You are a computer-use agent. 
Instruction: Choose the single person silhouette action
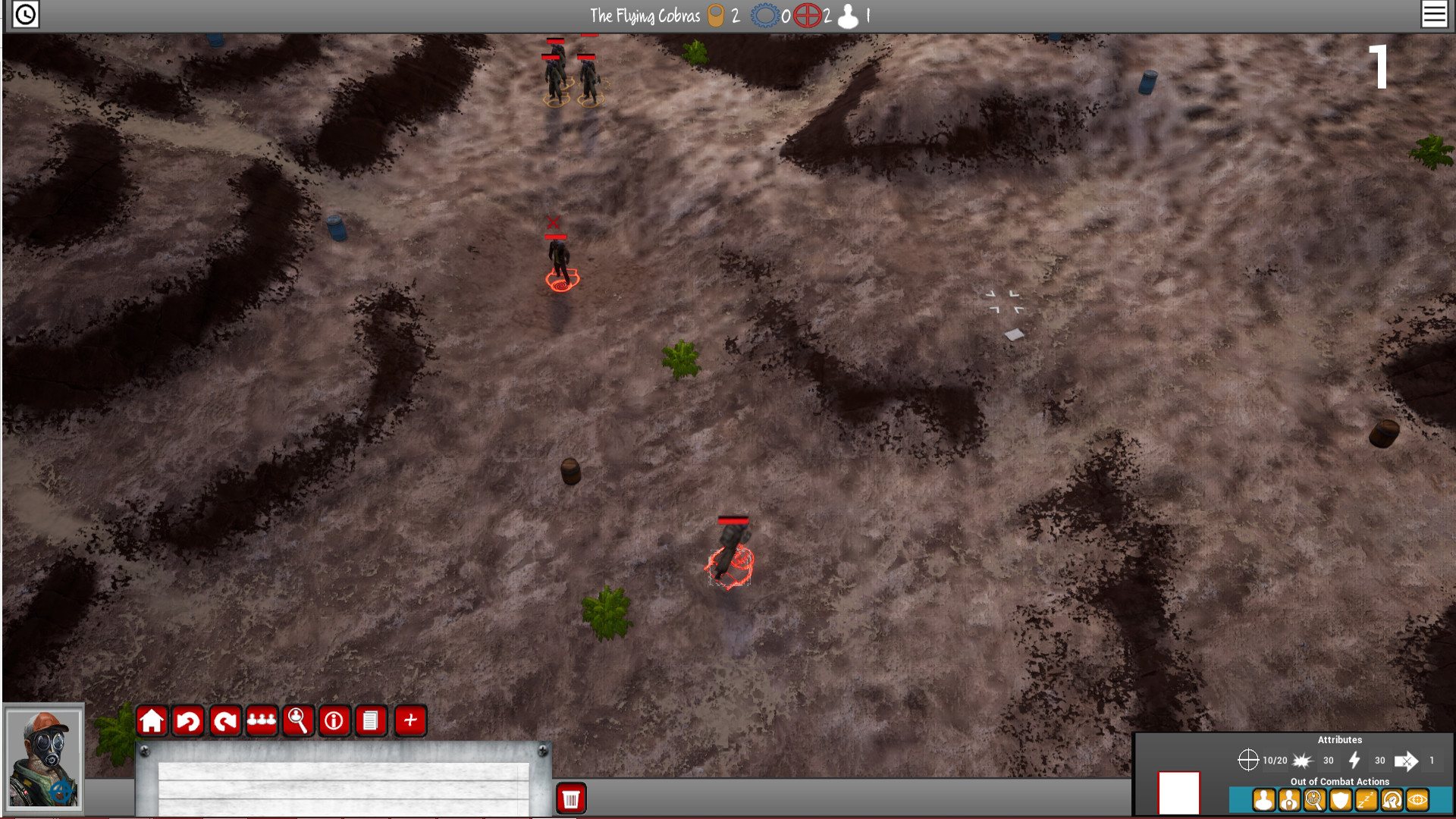tap(1263, 800)
